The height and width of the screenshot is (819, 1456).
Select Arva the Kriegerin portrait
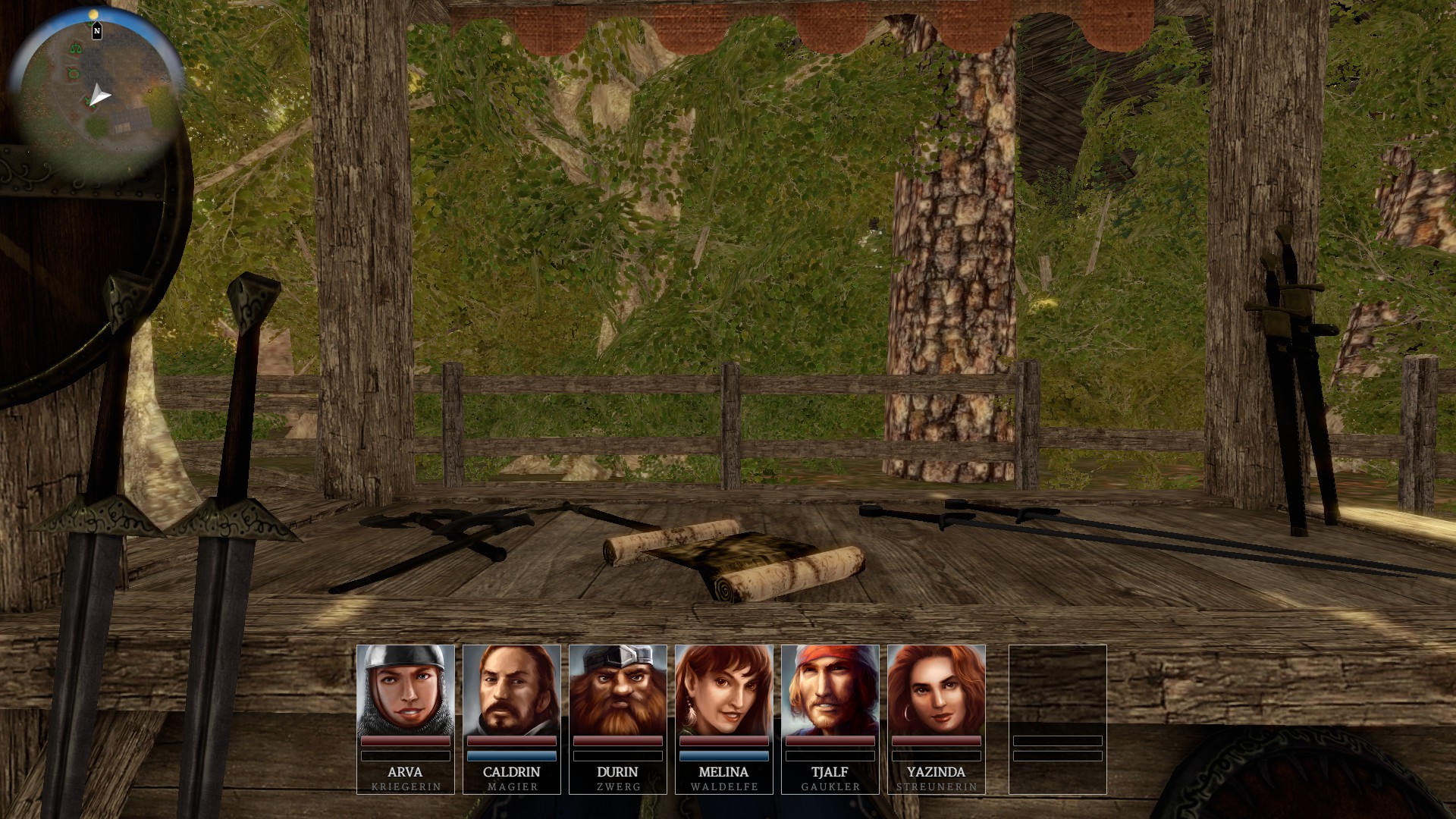(405, 690)
